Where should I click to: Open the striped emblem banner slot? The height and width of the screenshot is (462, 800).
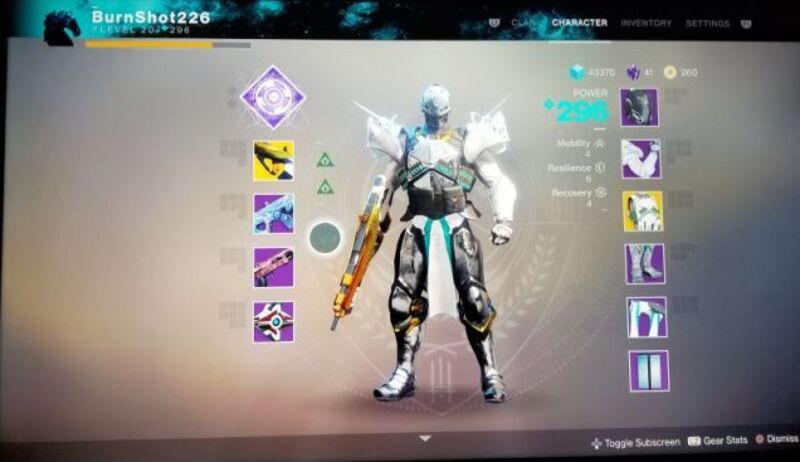(x=649, y=370)
